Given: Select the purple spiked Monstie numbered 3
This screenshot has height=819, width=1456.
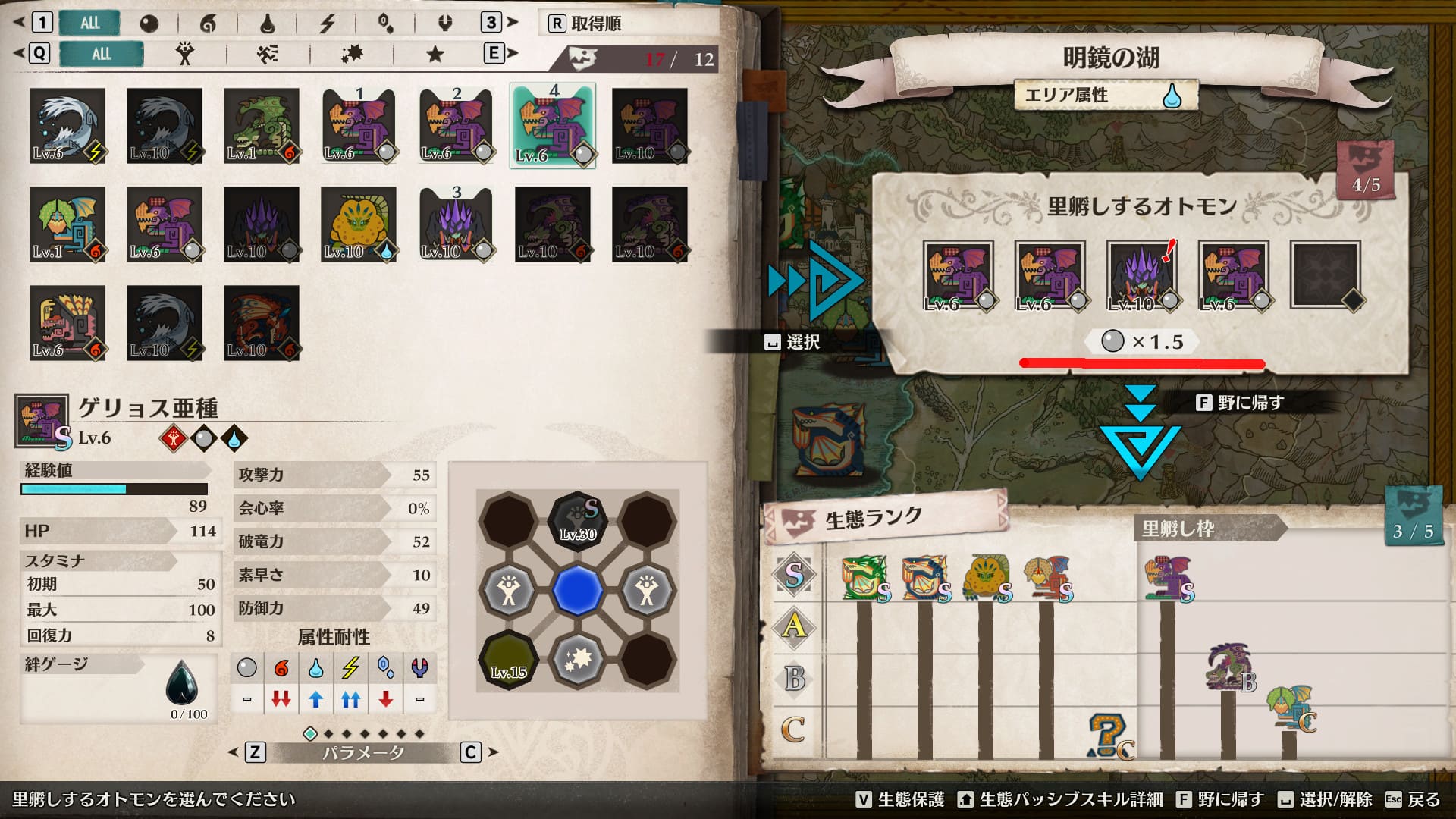Looking at the screenshot, I should pos(456,224).
